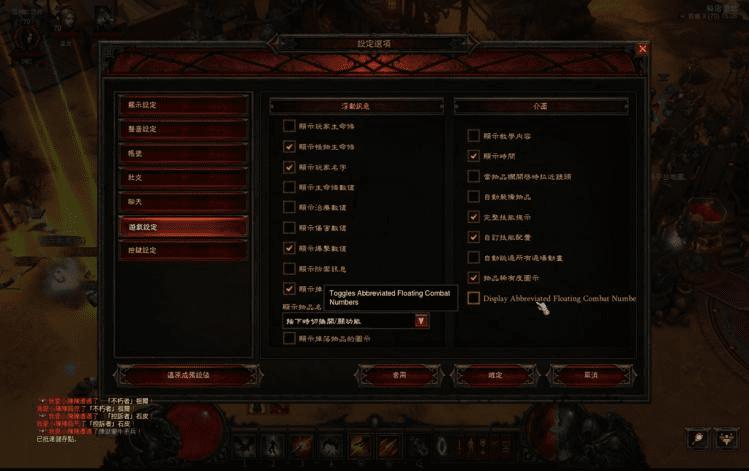This screenshot has width=749, height=471.
Task: Open the 按鍵設定 (Key Bindings) tab
Action: pyautogui.click(x=181, y=250)
